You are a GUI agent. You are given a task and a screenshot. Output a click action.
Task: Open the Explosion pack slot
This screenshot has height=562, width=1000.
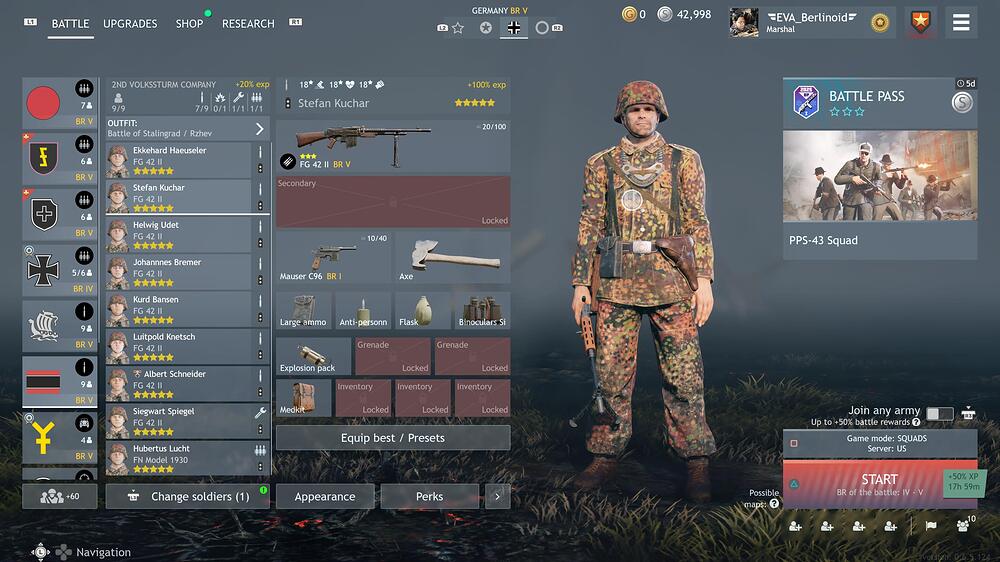[312, 356]
